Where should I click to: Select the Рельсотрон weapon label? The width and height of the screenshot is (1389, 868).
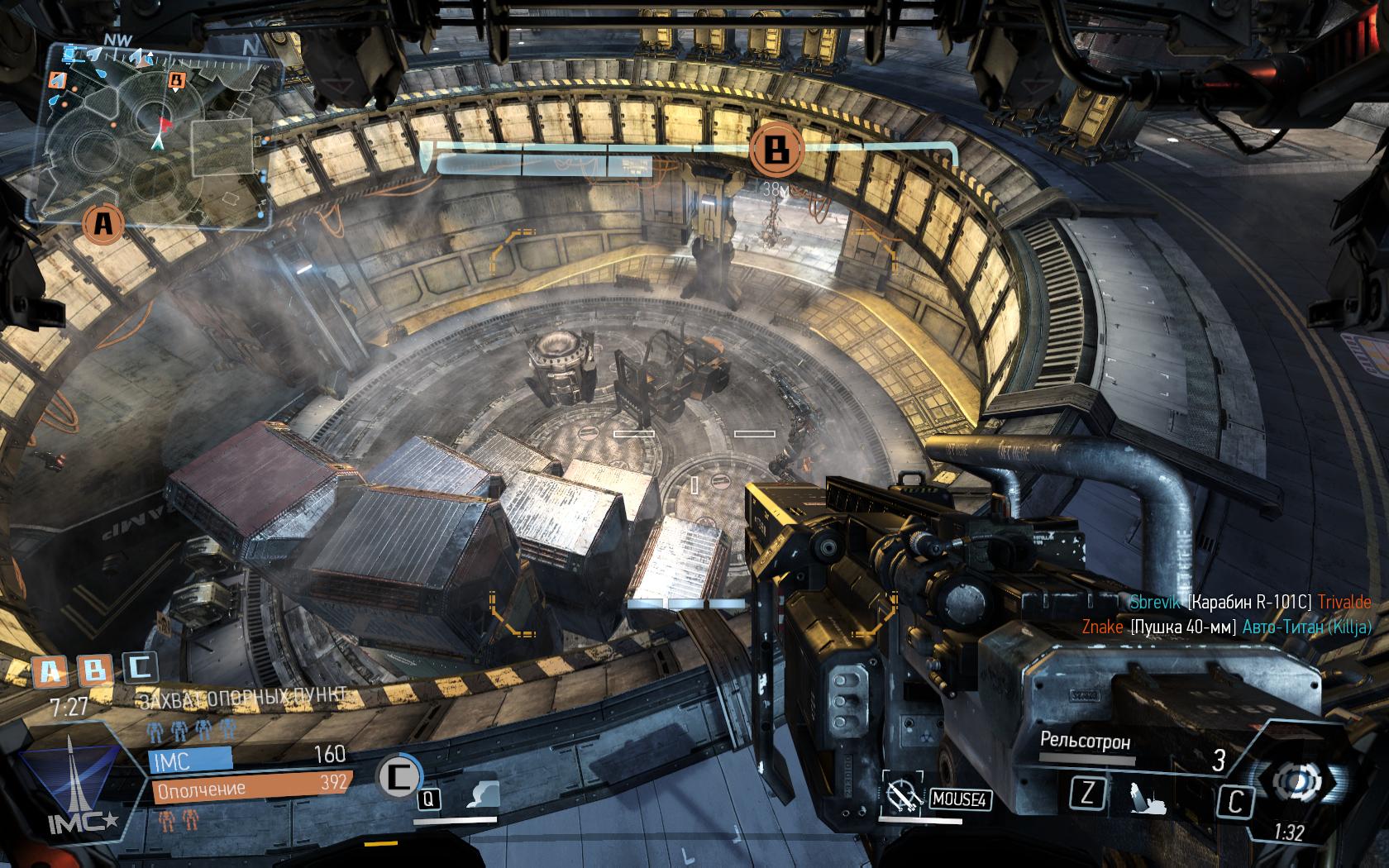pyautogui.click(x=1085, y=742)
